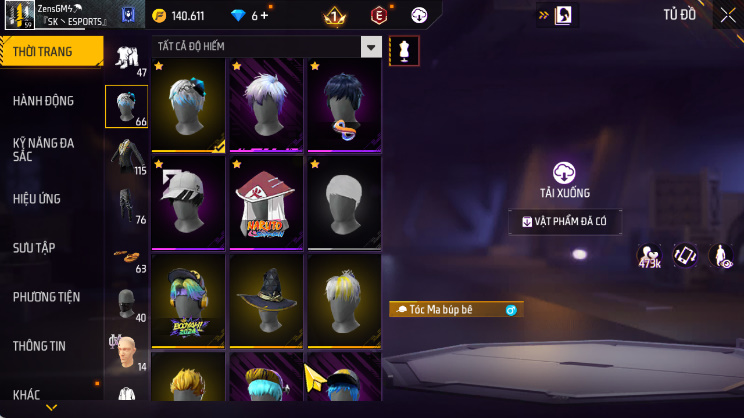Close the Tủ Đồ vault screen
The image size is (744, 418).
click(x=727, y=15)
